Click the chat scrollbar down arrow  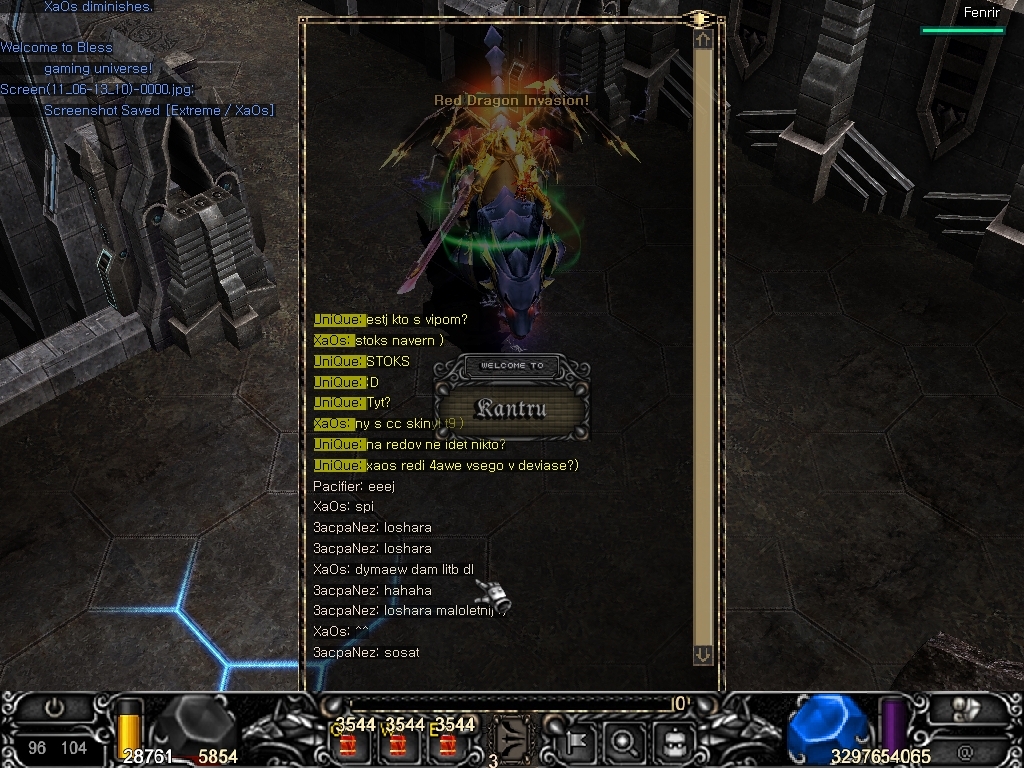(x=703, y=655)
